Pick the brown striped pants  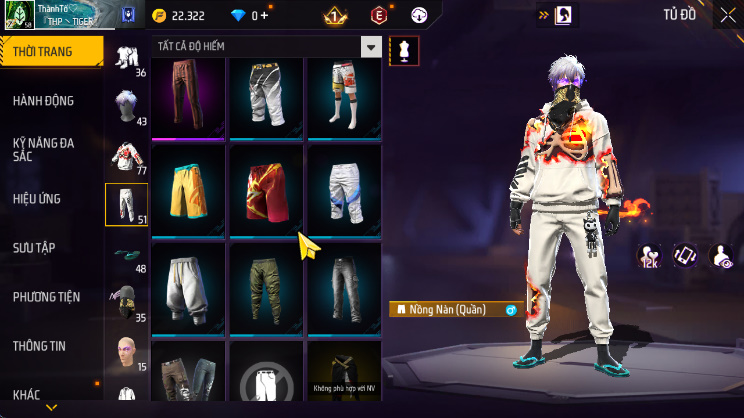(x=188, y=95)
